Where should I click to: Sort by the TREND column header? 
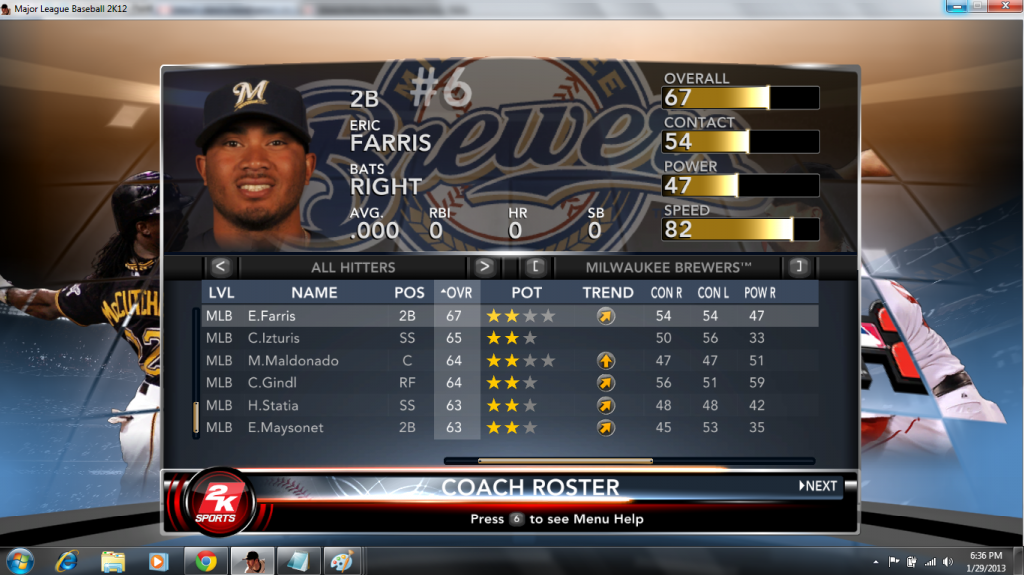coord(608,293)
